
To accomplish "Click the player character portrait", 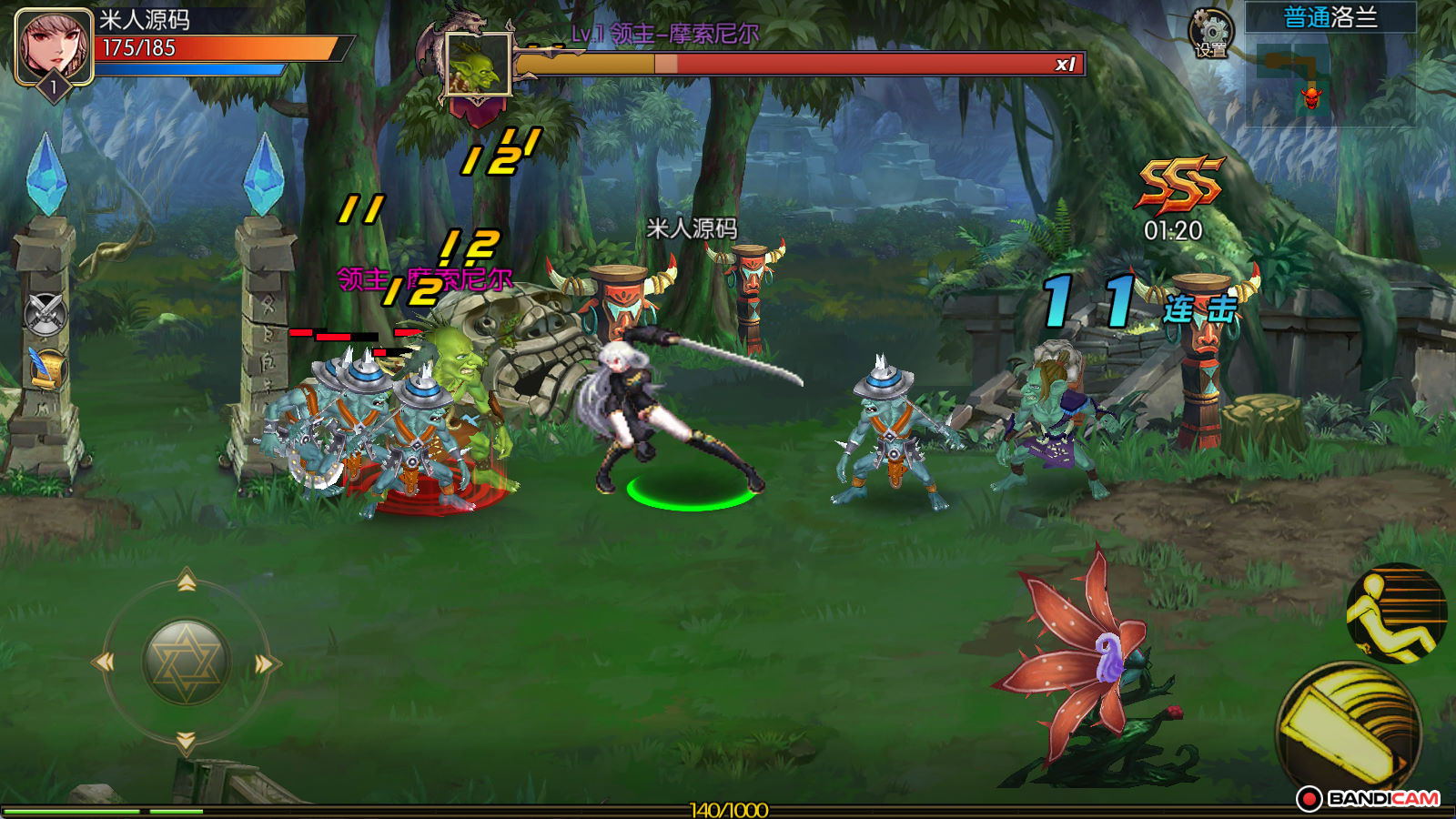I will coord(54,45).
